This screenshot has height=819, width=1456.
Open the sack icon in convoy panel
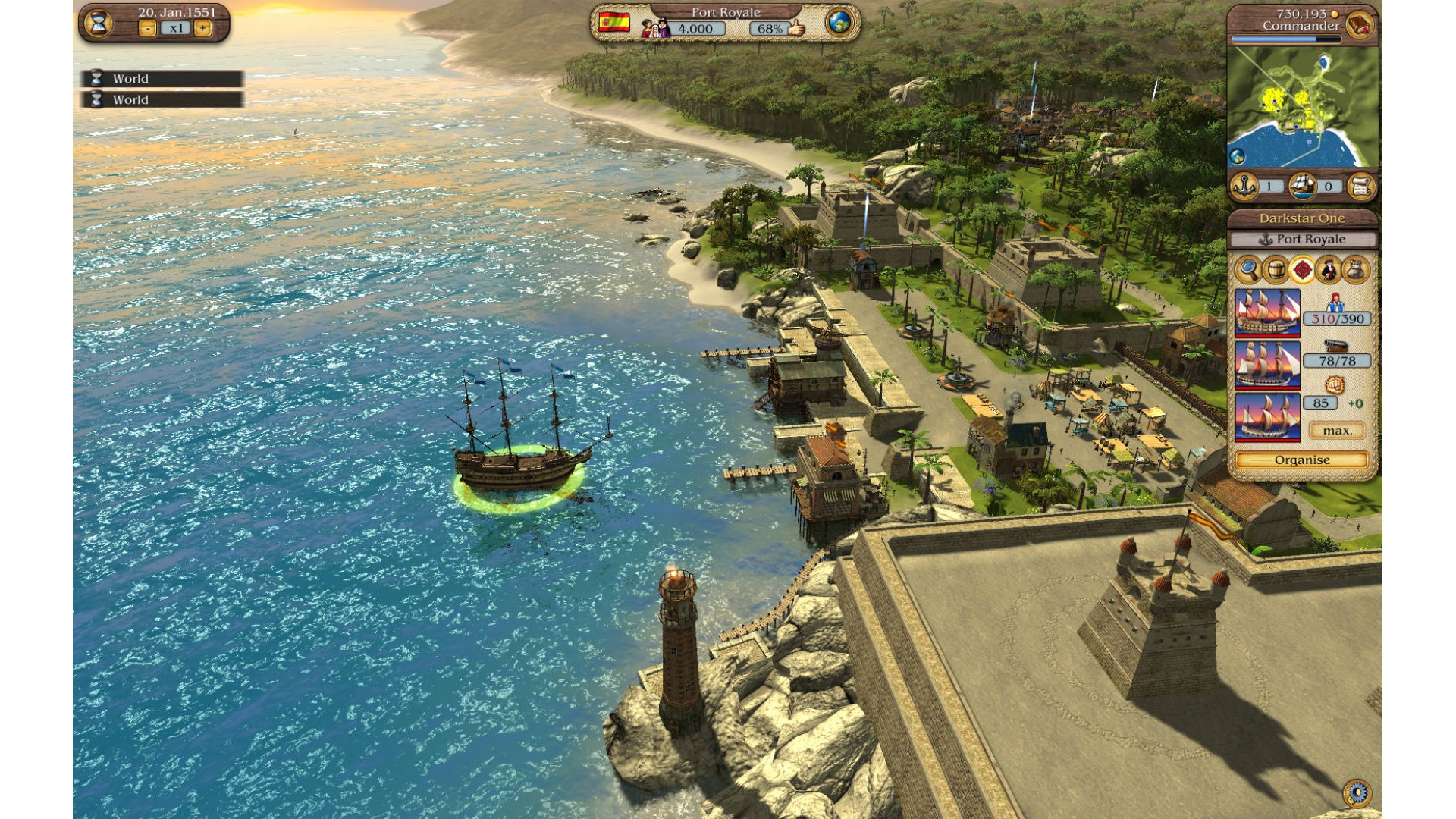pos(1356,269)
